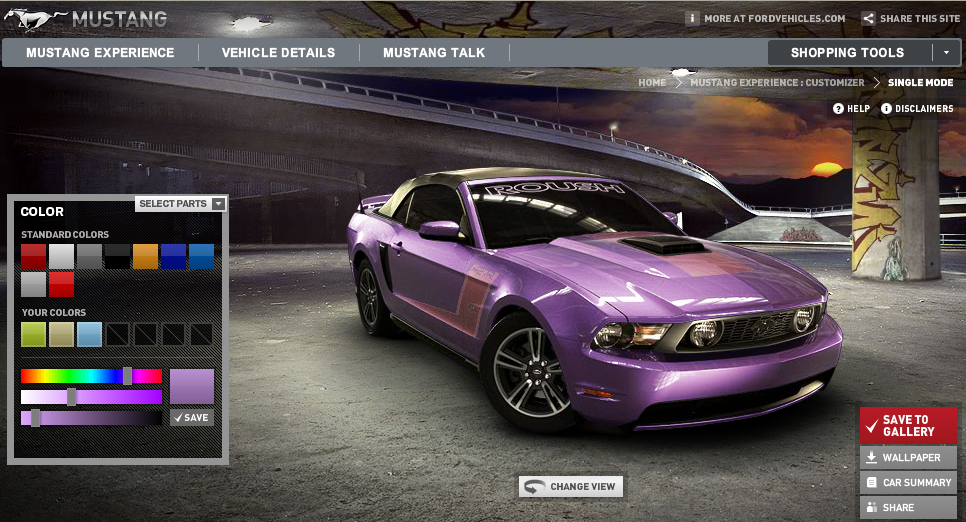The height and width of the screenshot is (522, 966).
Task: Open the Help link
Action: (x=852, y=108)
